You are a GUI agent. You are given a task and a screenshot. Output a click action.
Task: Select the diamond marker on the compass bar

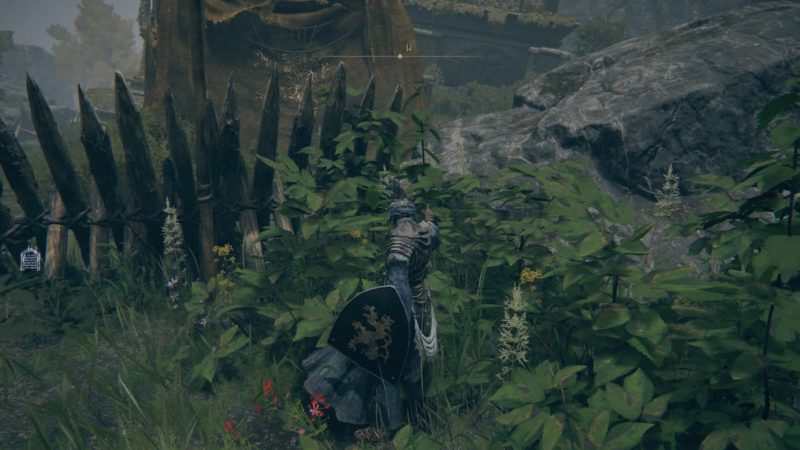400,56
